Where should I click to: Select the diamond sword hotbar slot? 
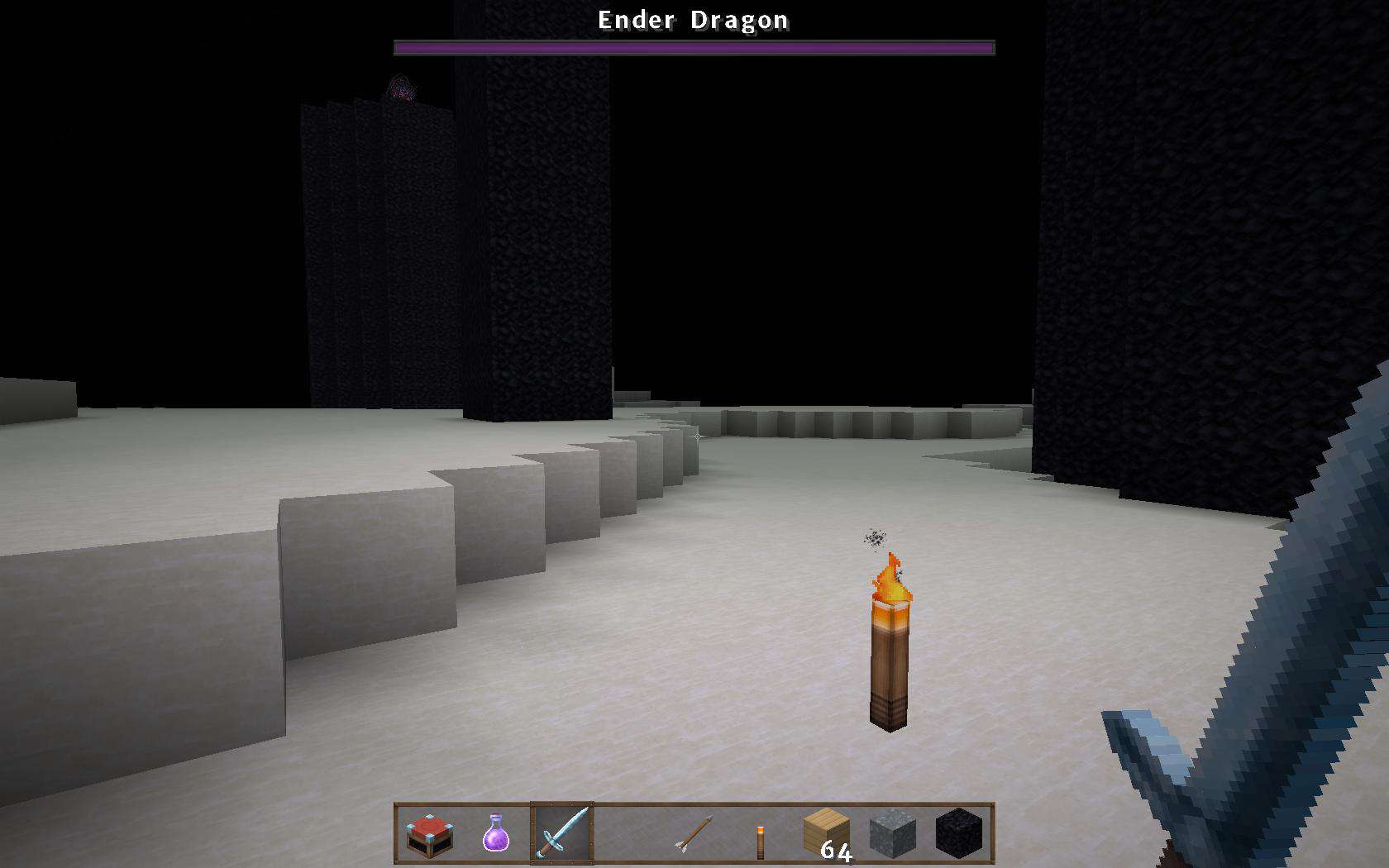pos(562,833)
